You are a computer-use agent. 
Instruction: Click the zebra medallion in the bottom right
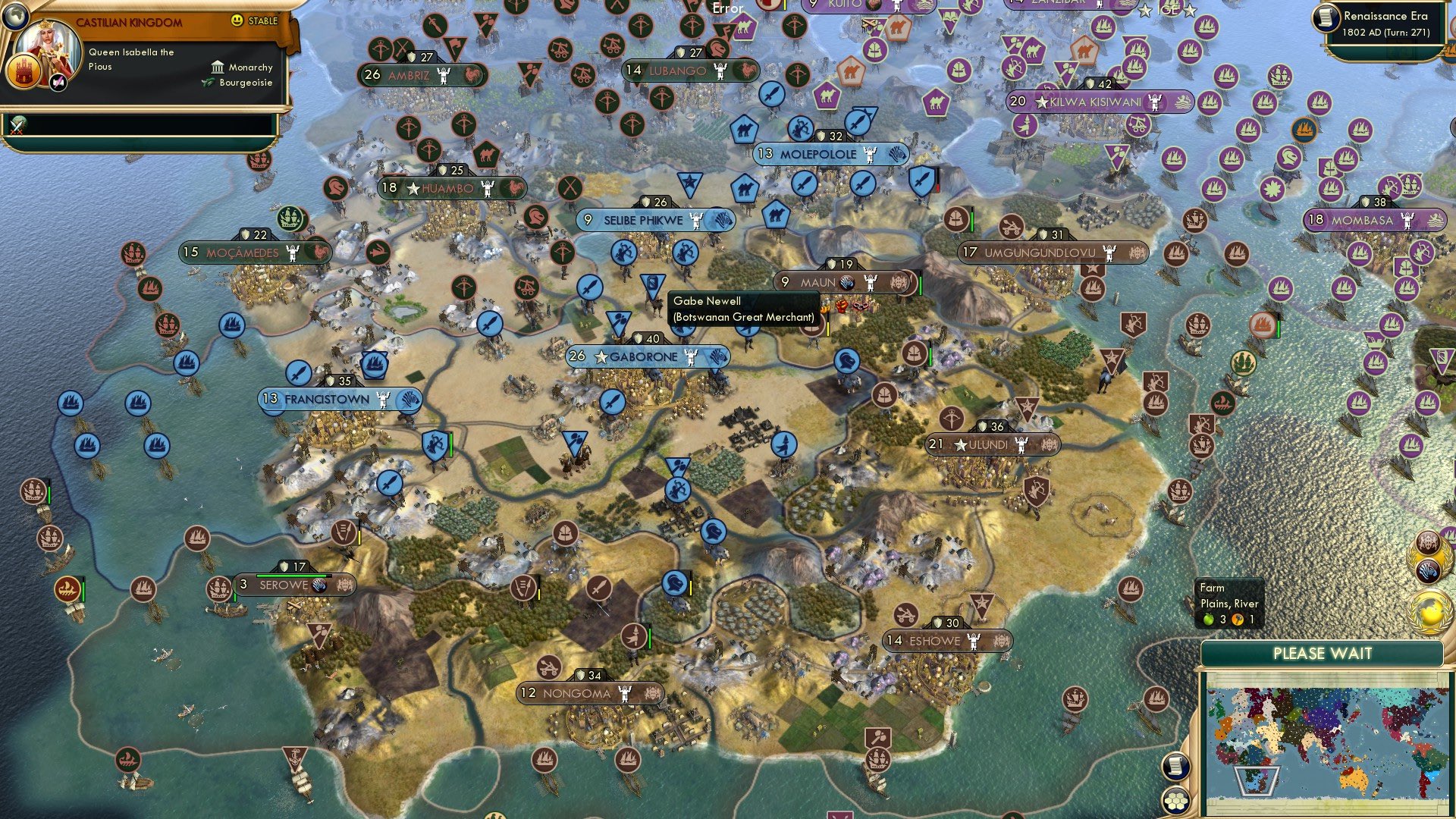(x=1428, y=571)
